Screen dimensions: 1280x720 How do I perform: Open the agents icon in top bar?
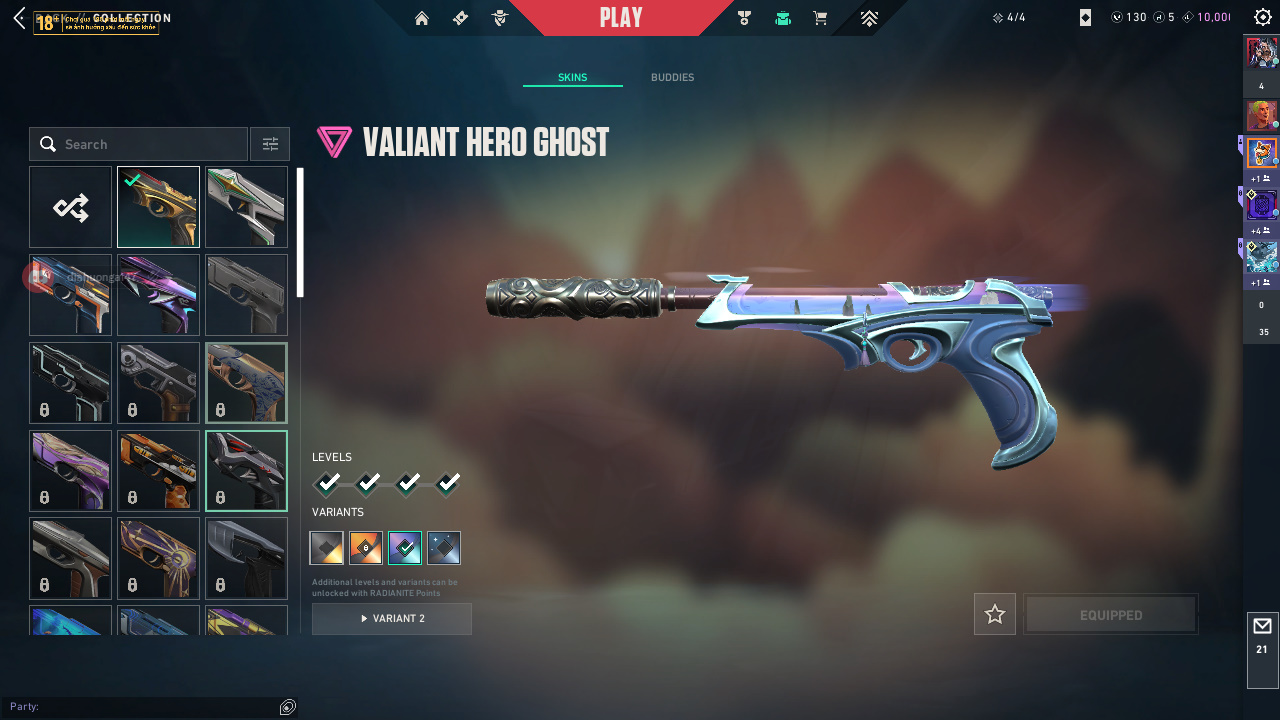coord(501,18)
